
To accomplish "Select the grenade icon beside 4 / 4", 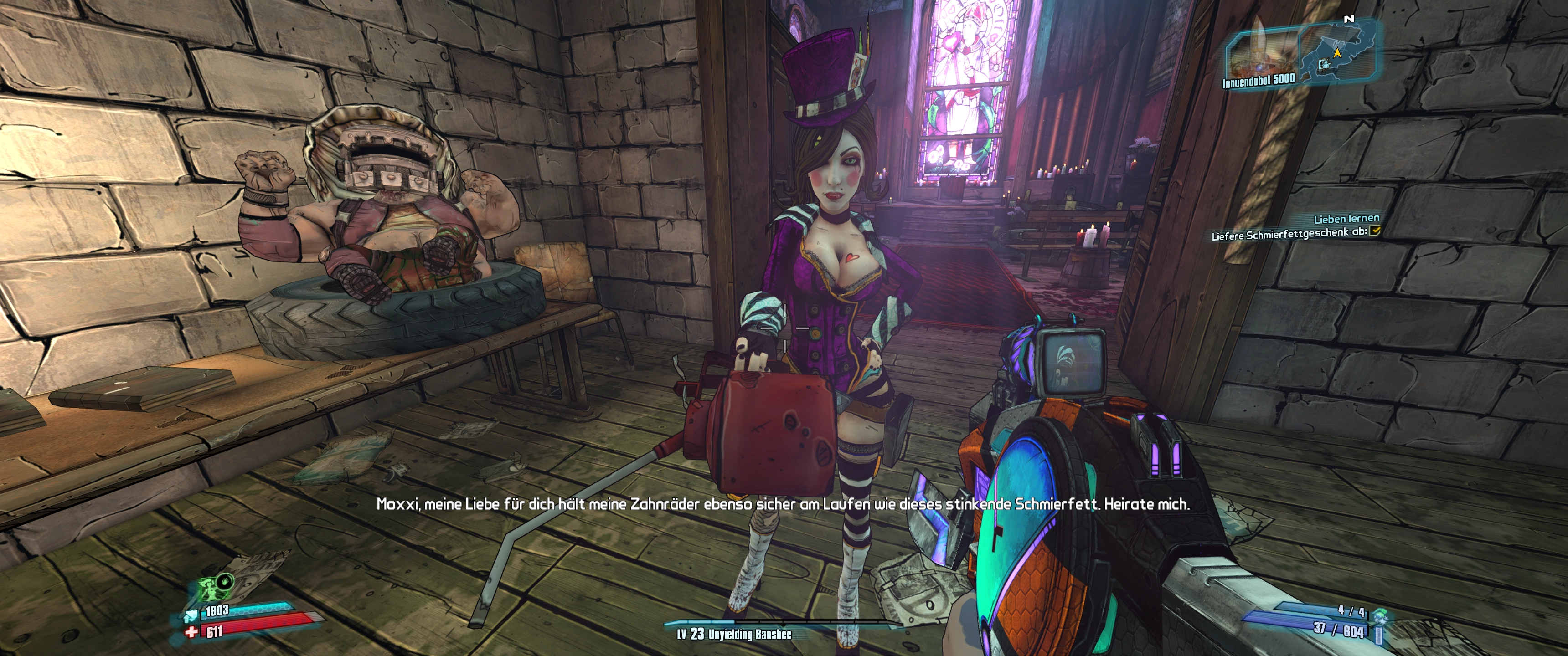I will coord(1381,615).
